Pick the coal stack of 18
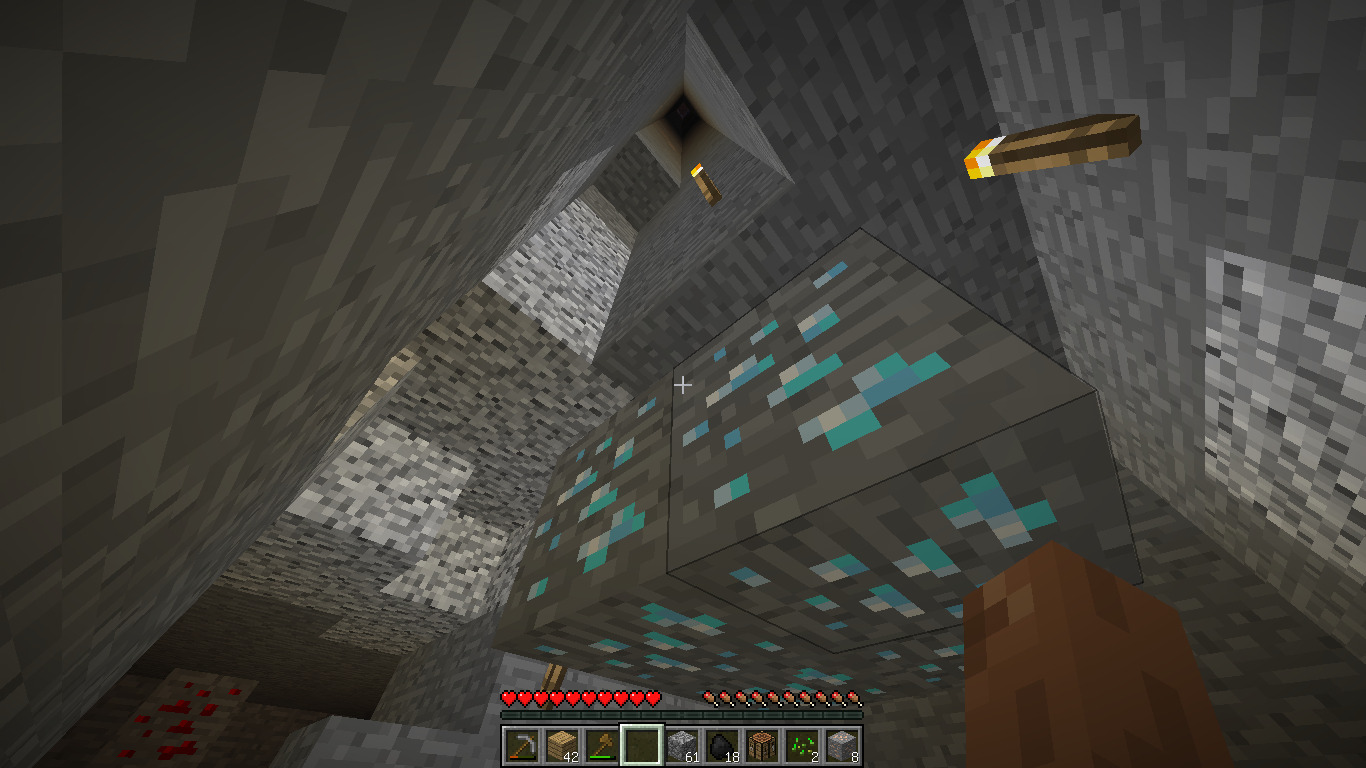 [721, 745]
